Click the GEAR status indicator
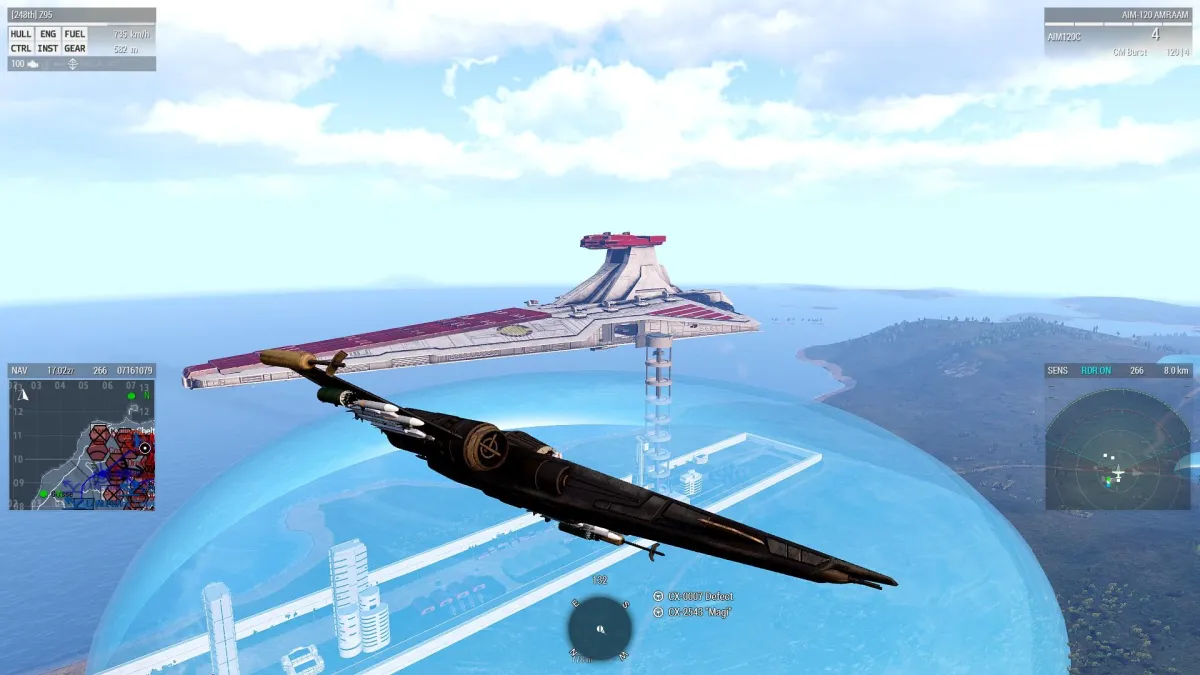 point(75,48)
